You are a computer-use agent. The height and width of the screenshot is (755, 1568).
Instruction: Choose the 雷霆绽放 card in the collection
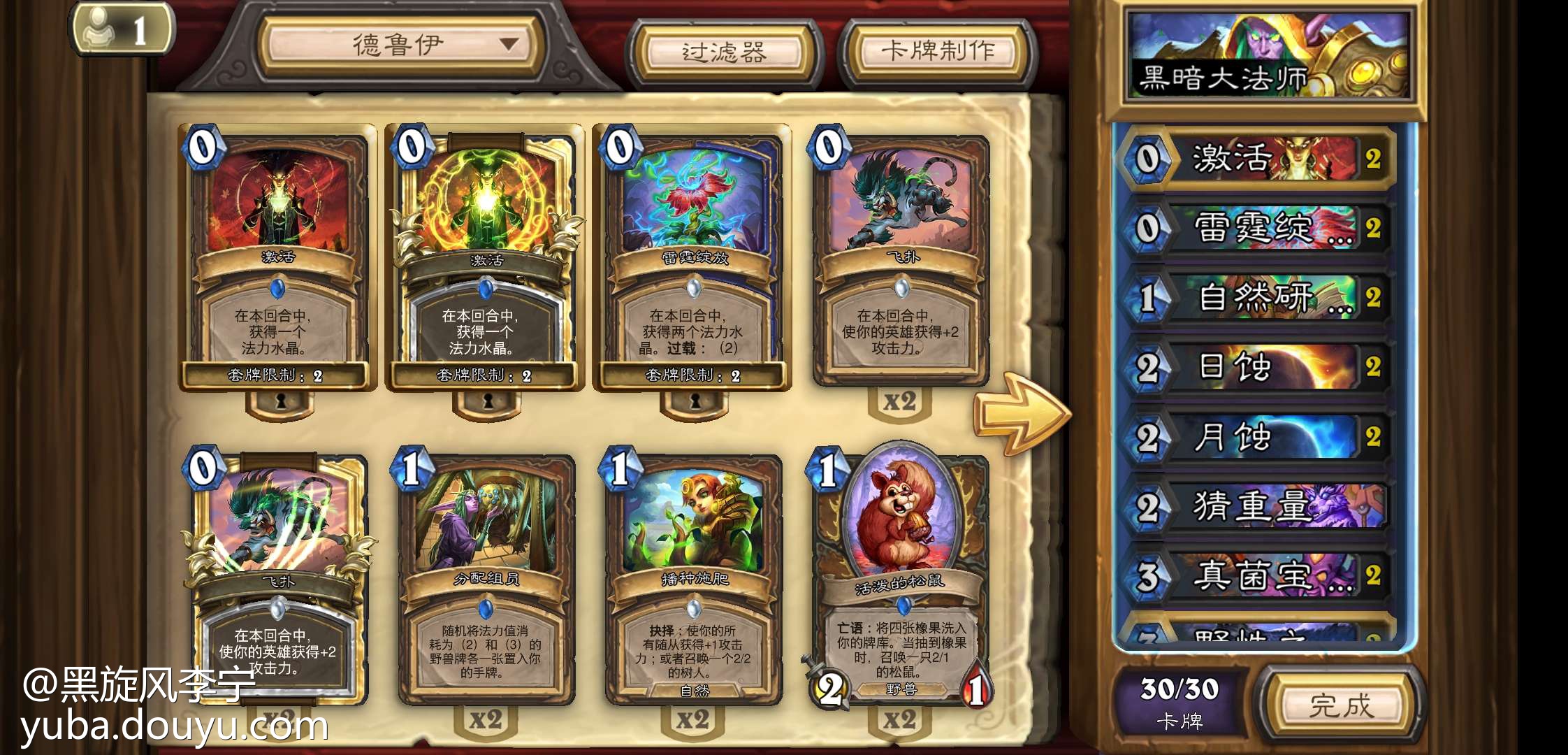coord(693,259)
